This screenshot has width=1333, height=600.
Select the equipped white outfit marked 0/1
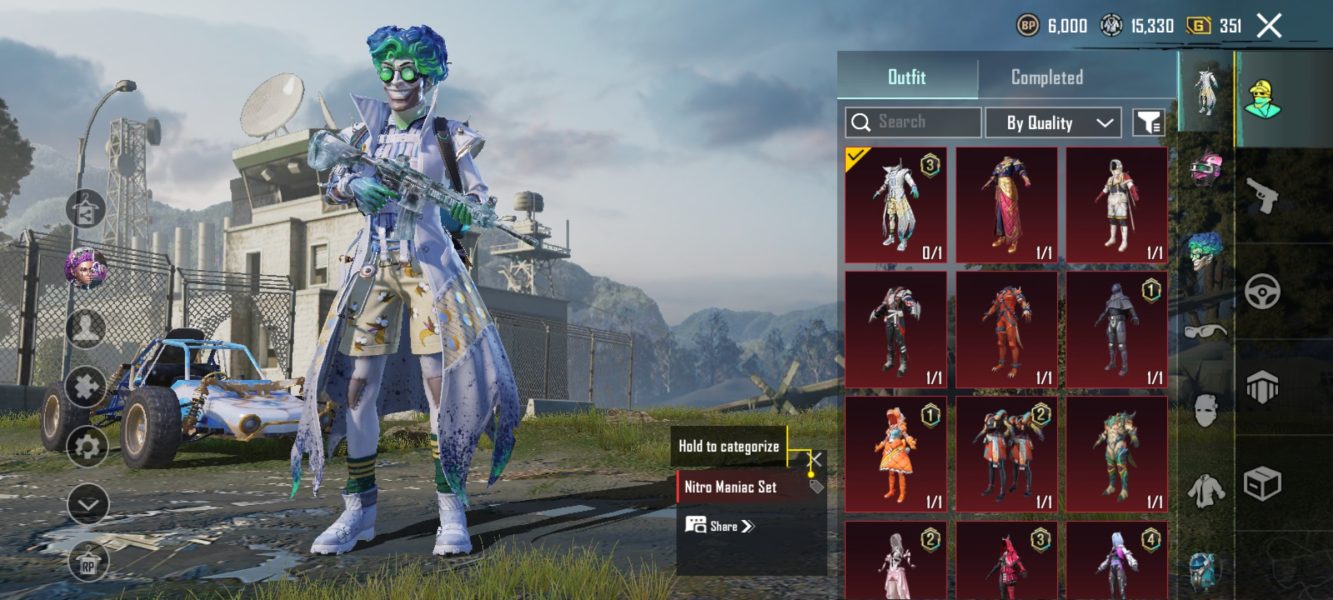[896, 205]
